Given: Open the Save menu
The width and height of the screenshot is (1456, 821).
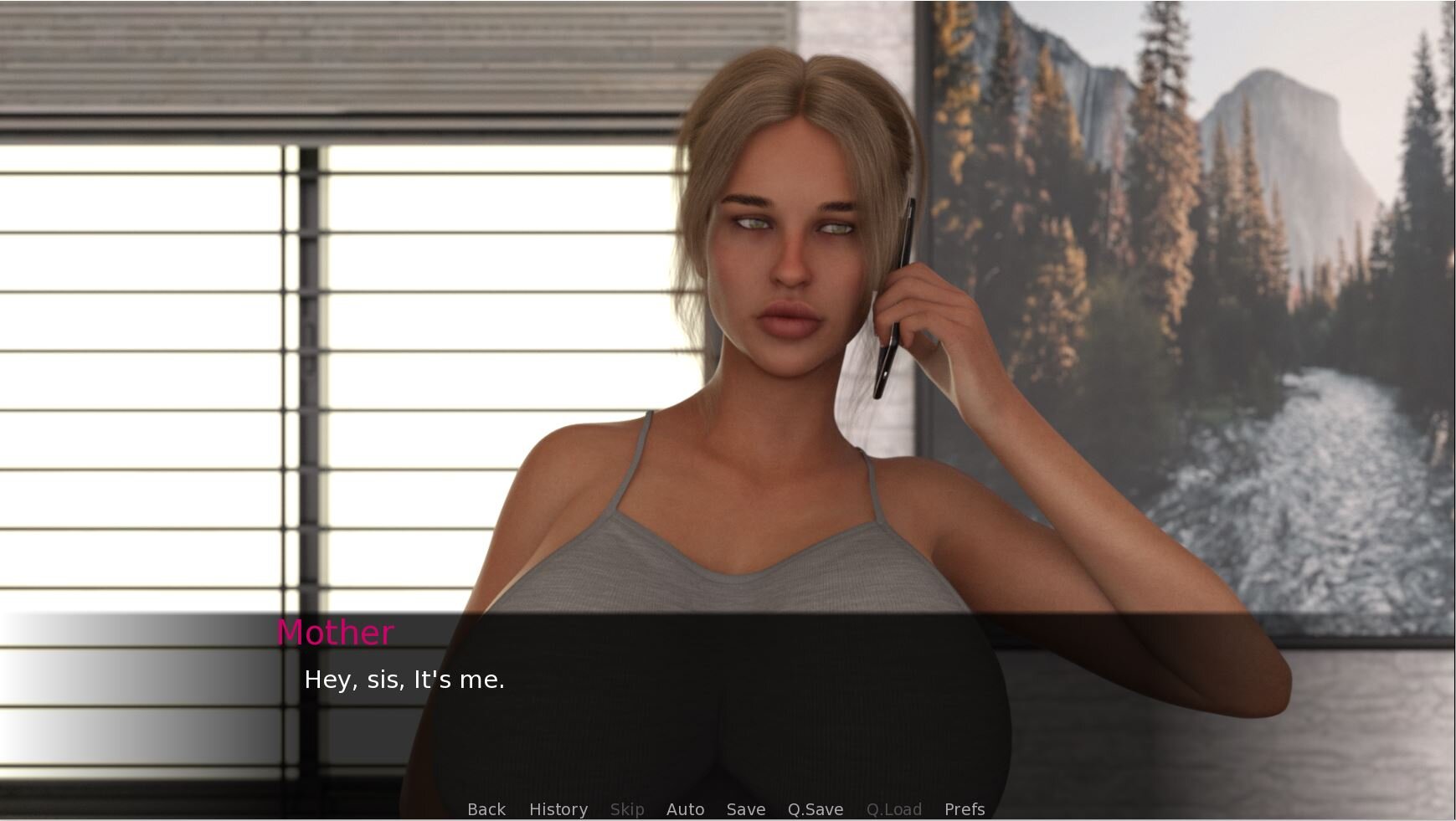Looking at the screenshot, I should 745,809.
